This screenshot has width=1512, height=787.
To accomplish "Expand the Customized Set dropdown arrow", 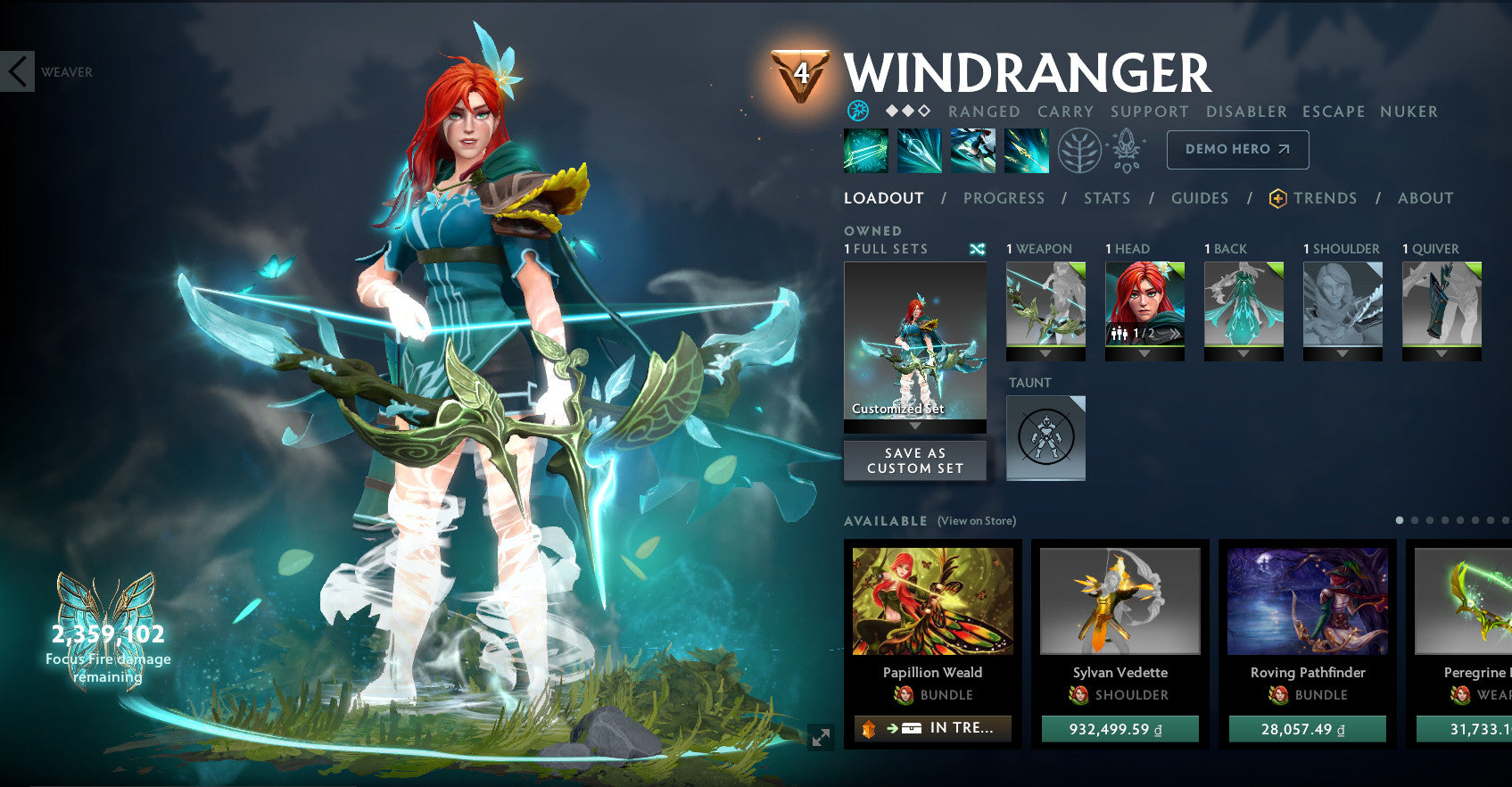I will [914, 427].
